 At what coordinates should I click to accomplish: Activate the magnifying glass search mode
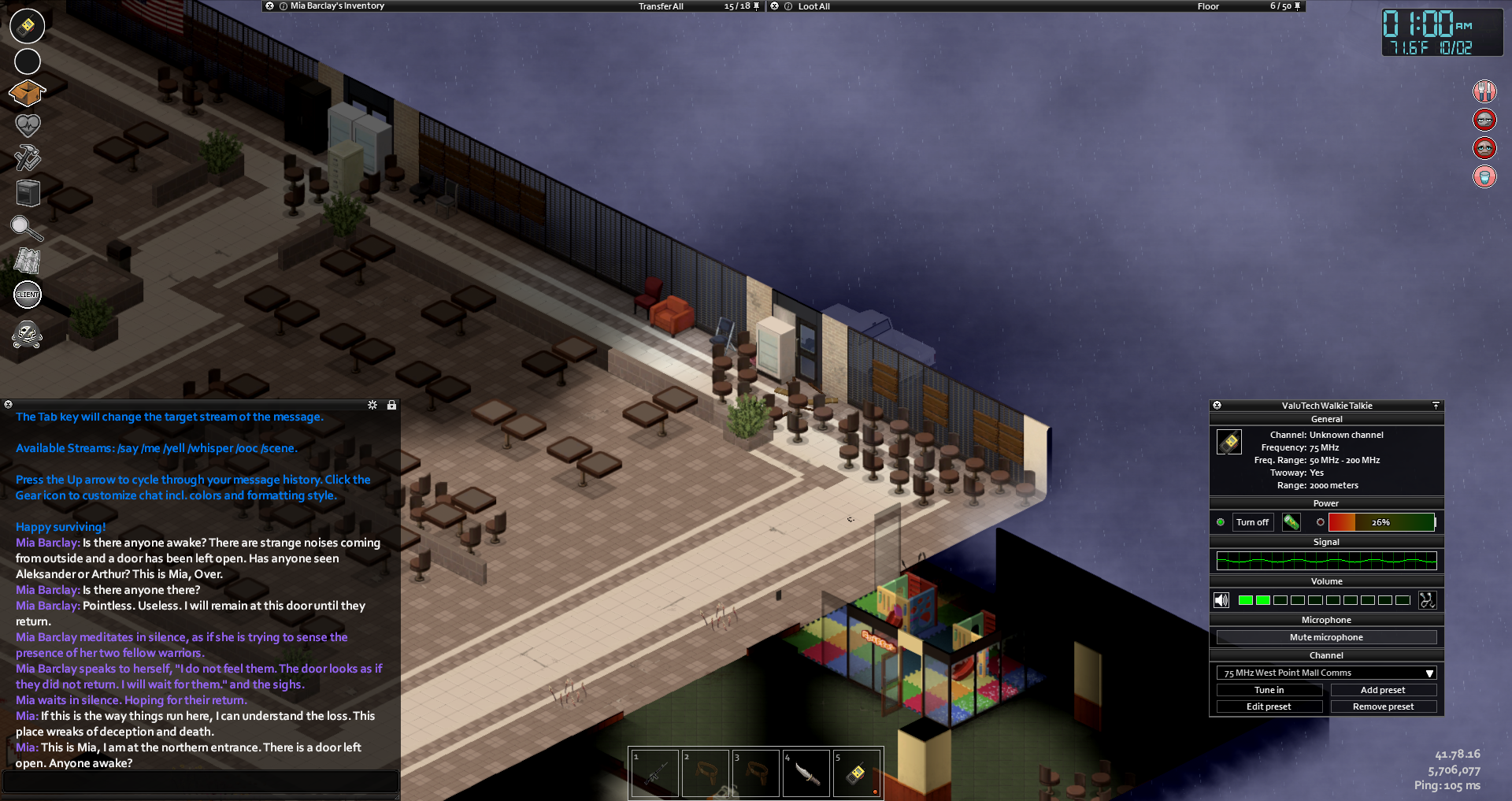coord(26,228)
